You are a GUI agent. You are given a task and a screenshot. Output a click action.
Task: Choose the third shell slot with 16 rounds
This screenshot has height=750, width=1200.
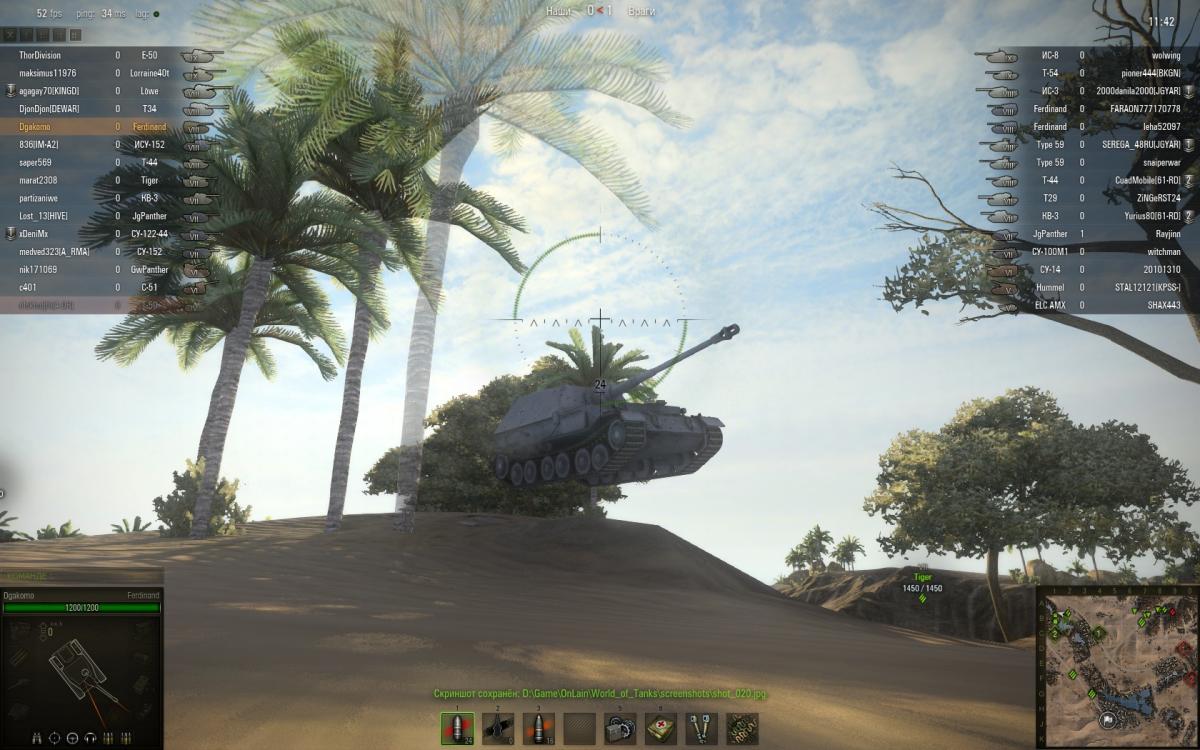[538, 728]
